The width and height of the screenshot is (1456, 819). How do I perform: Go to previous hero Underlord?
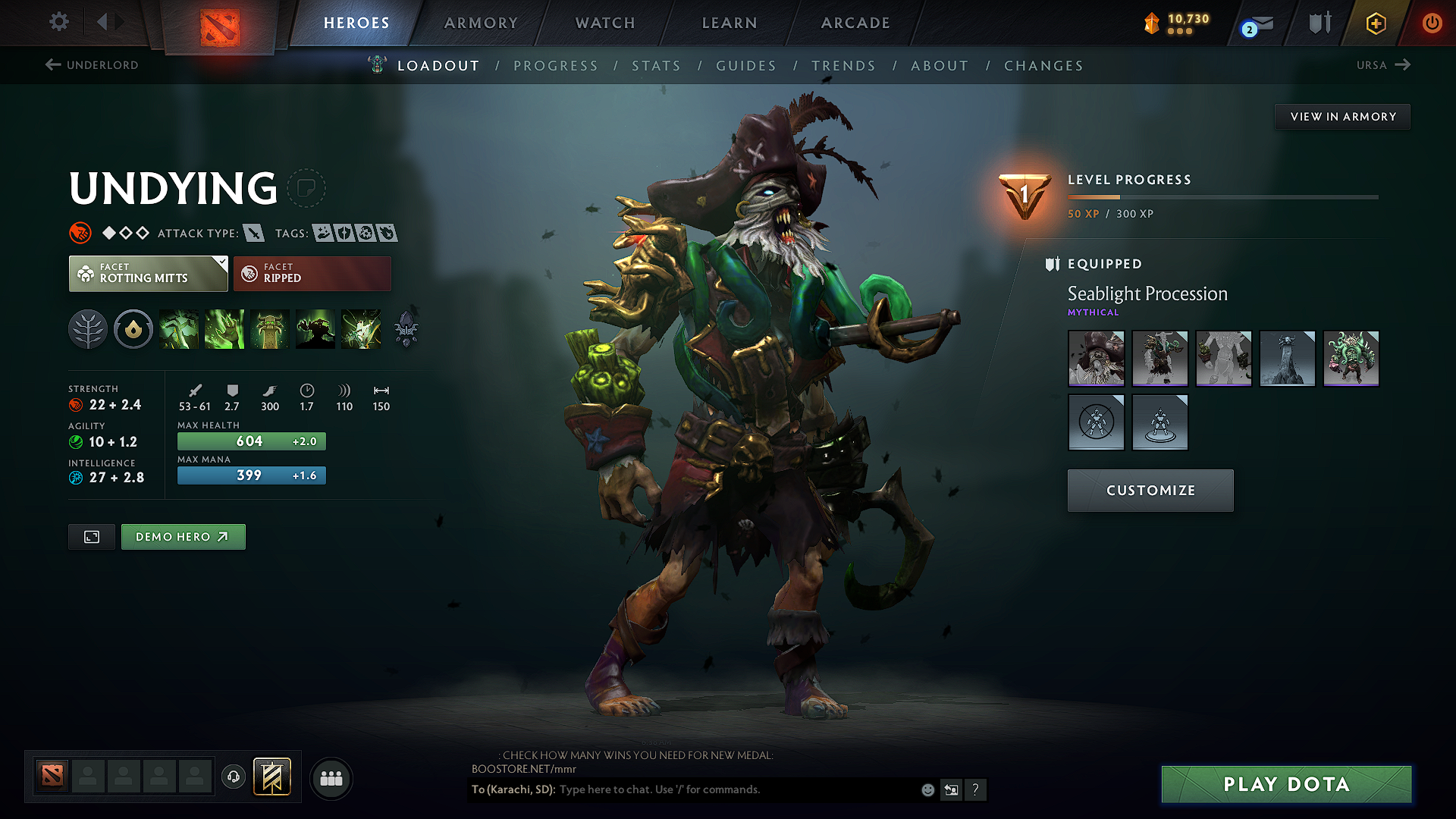coord(93,65)
